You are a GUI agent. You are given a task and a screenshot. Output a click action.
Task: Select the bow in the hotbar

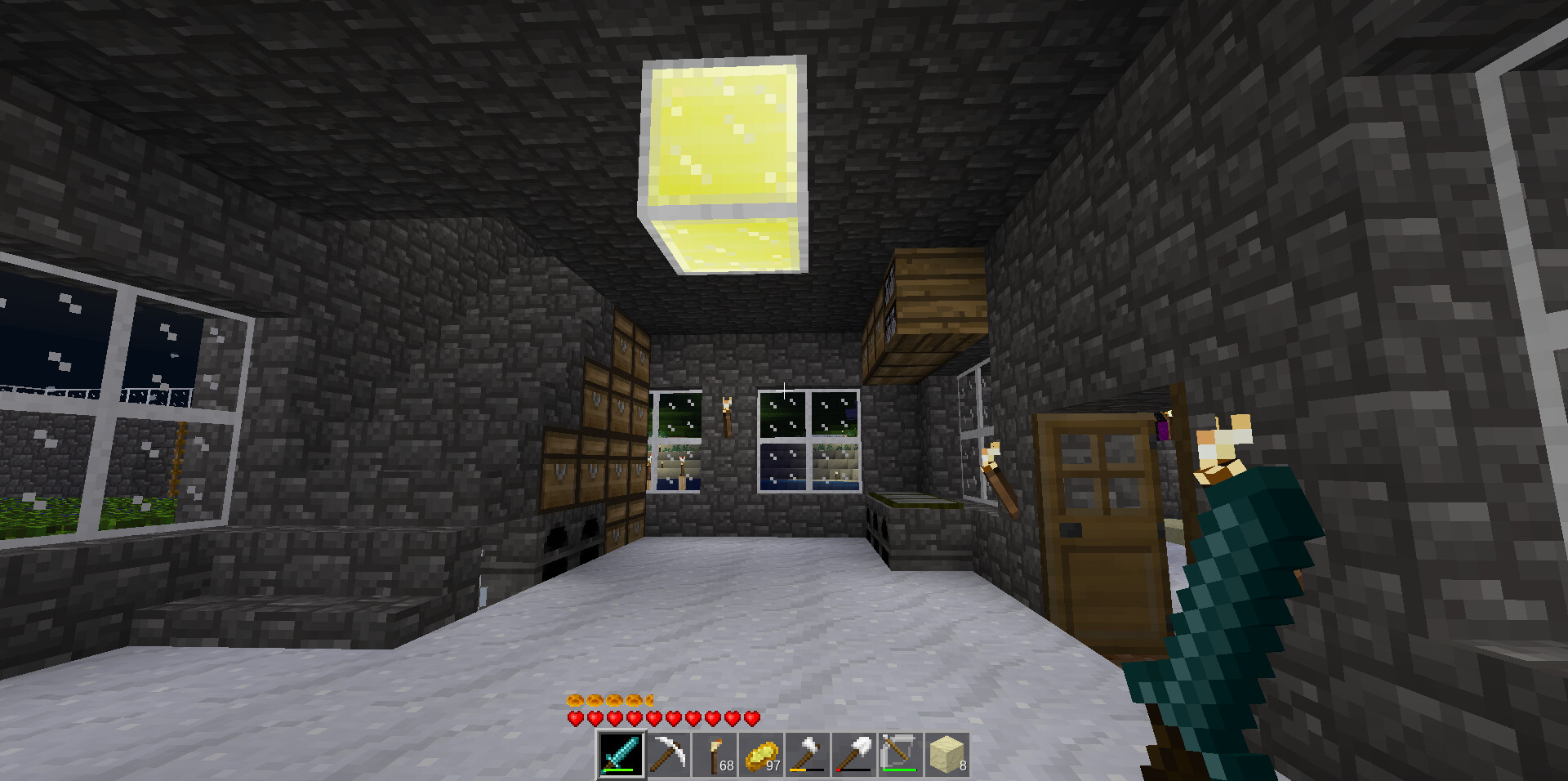point(901,754)
